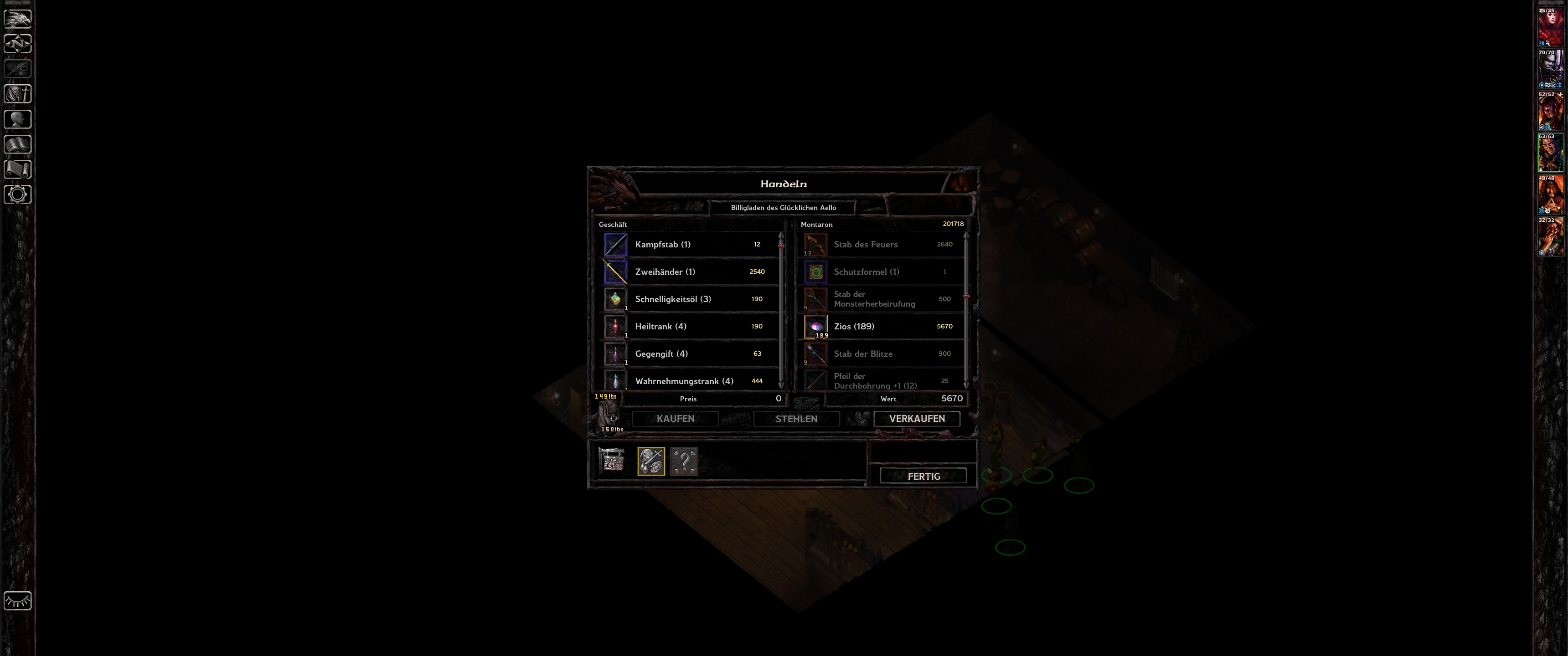The image size is (1568, 656).
Task: Toggle the Zios gem in Montaron's inventory
Action: 882,327
